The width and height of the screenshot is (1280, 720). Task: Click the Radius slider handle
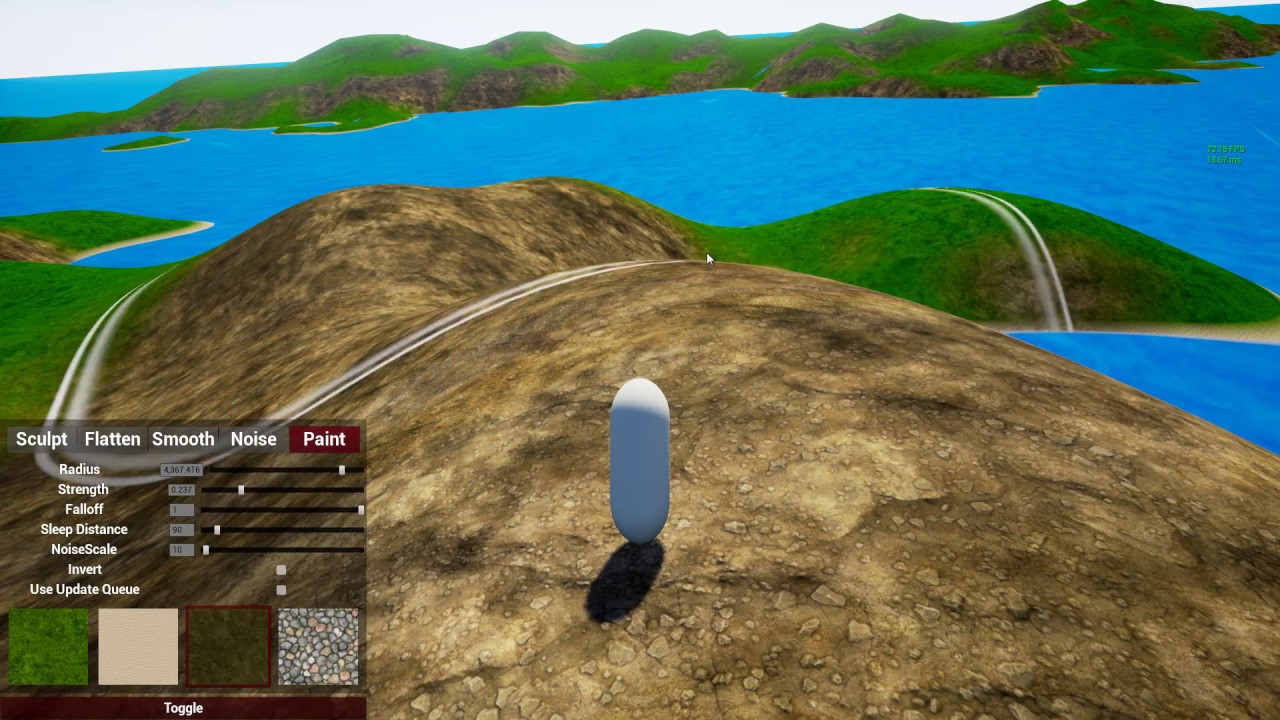342,469
